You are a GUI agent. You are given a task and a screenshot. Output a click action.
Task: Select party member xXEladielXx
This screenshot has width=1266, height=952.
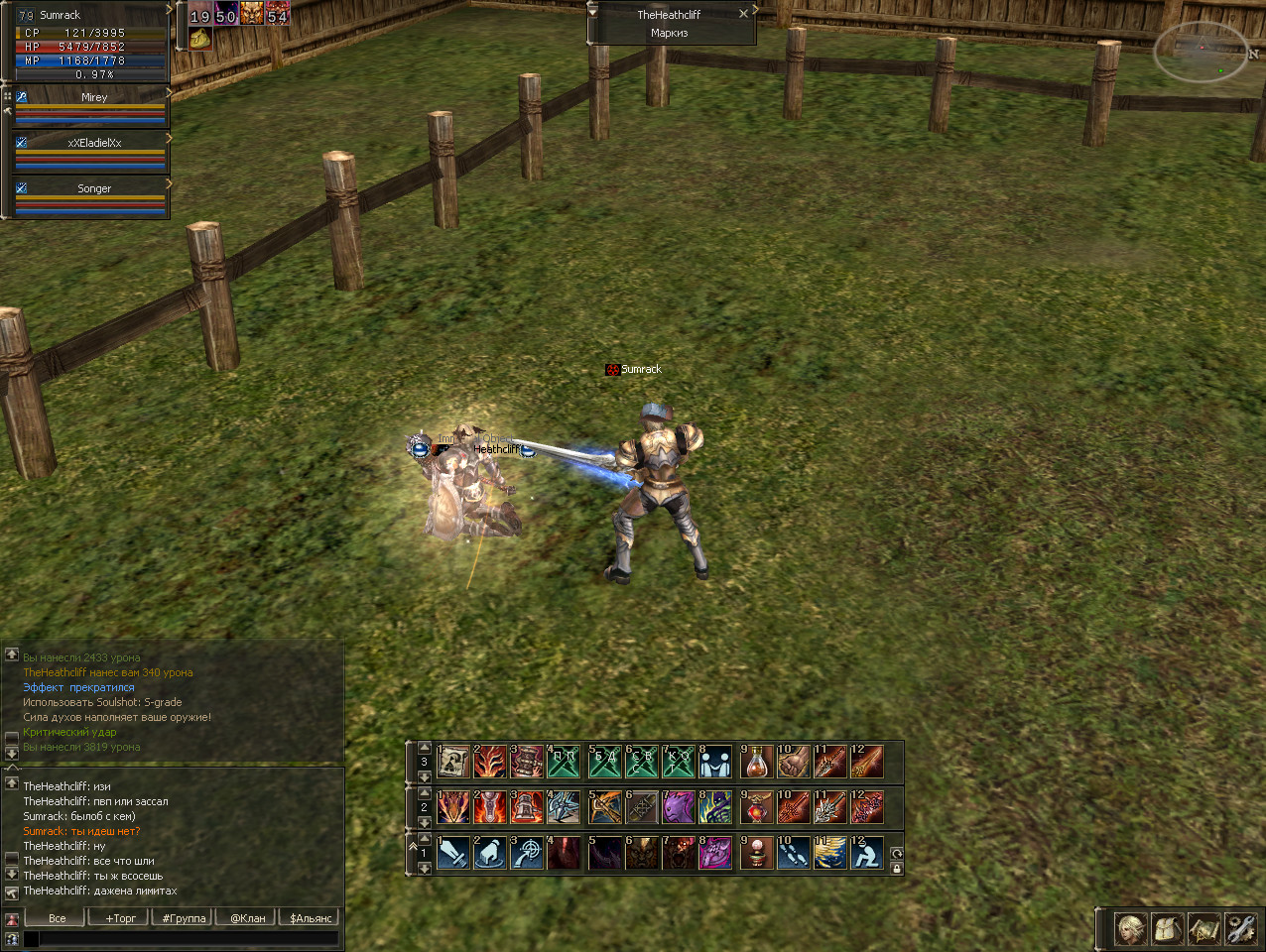pos(93,143)
